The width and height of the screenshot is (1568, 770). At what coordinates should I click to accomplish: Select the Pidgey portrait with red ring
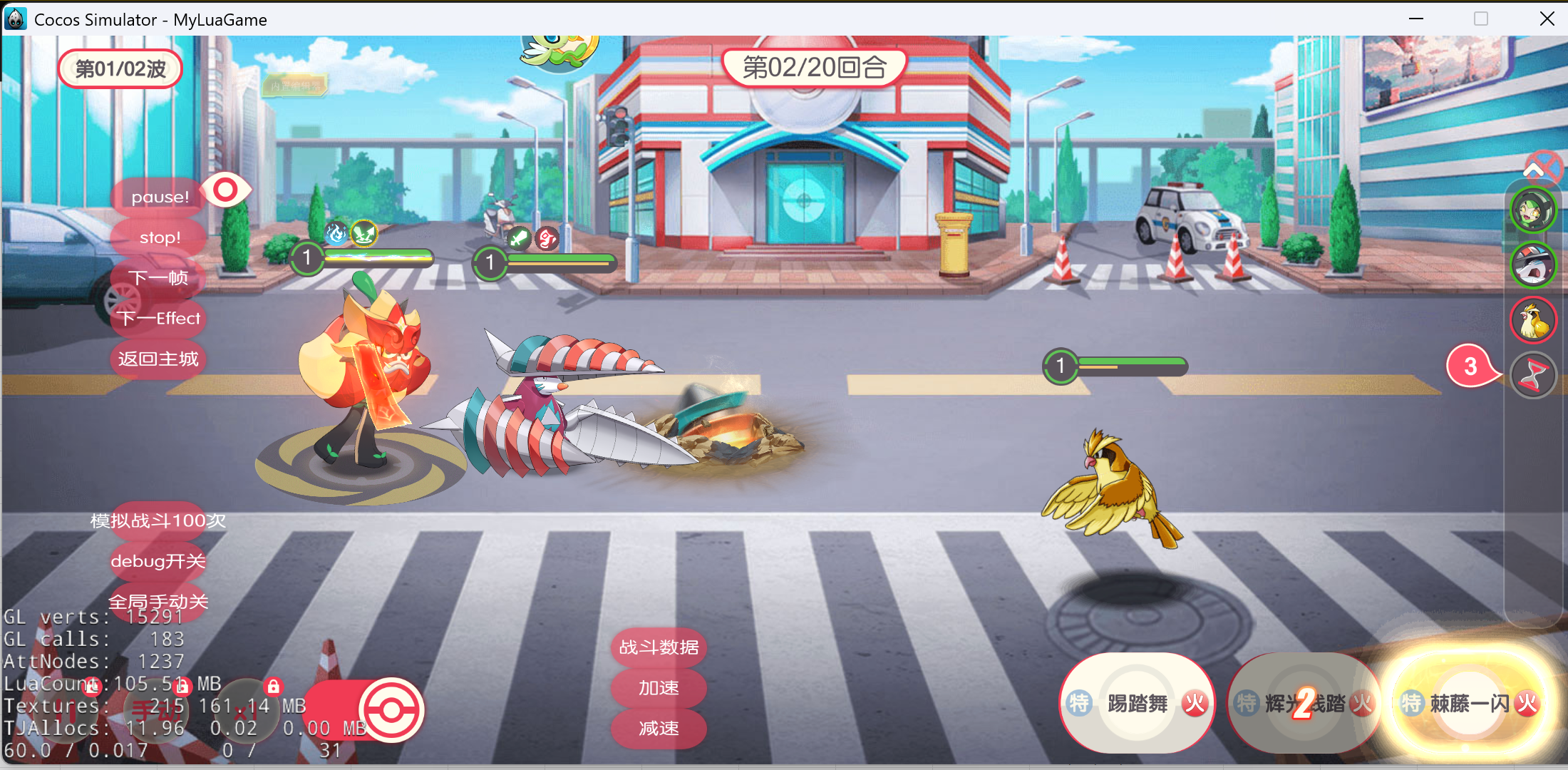point(1533,319)
